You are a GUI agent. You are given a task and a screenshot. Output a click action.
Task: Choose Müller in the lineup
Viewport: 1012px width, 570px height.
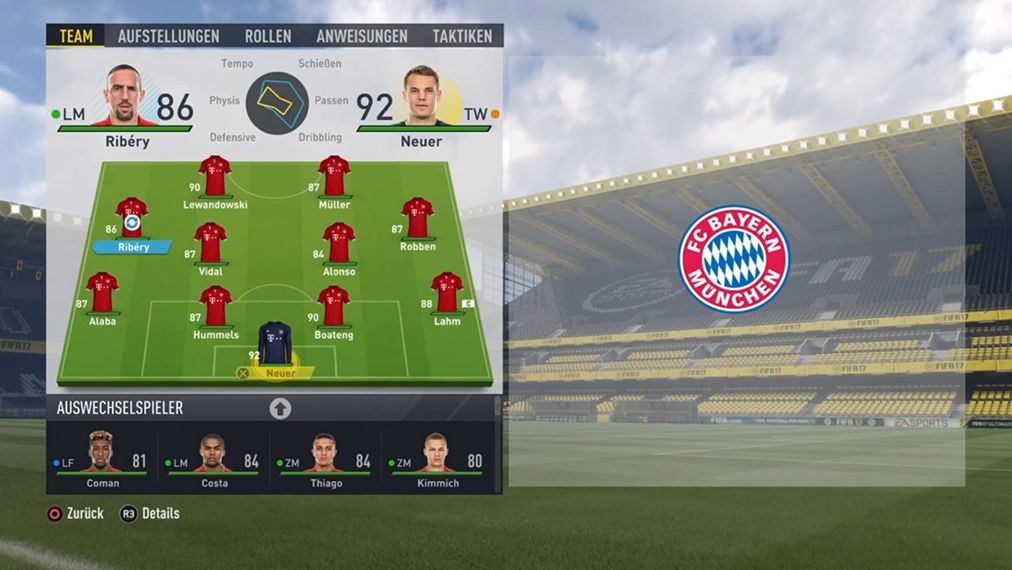[334, 177]
